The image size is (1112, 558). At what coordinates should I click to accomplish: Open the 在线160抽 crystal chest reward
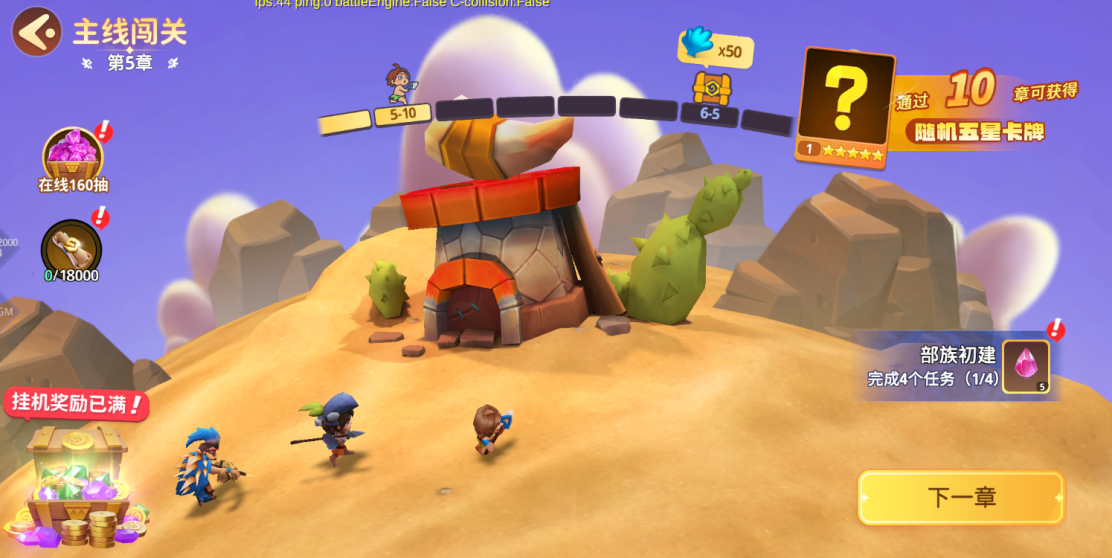pos(73,157)
